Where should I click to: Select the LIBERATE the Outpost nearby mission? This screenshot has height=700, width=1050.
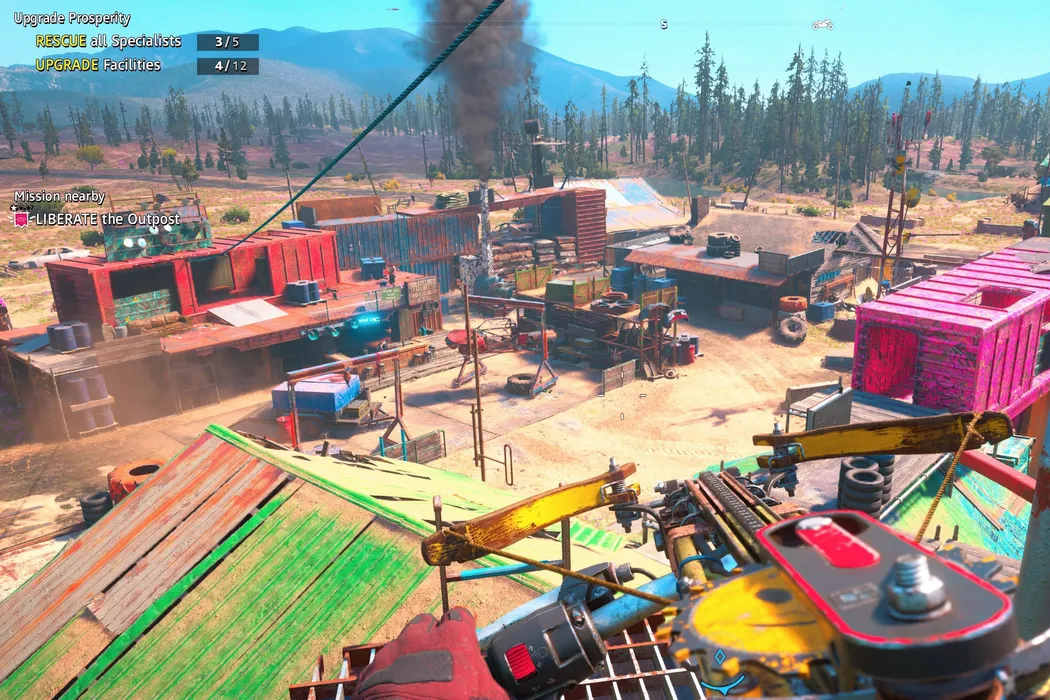107,219
